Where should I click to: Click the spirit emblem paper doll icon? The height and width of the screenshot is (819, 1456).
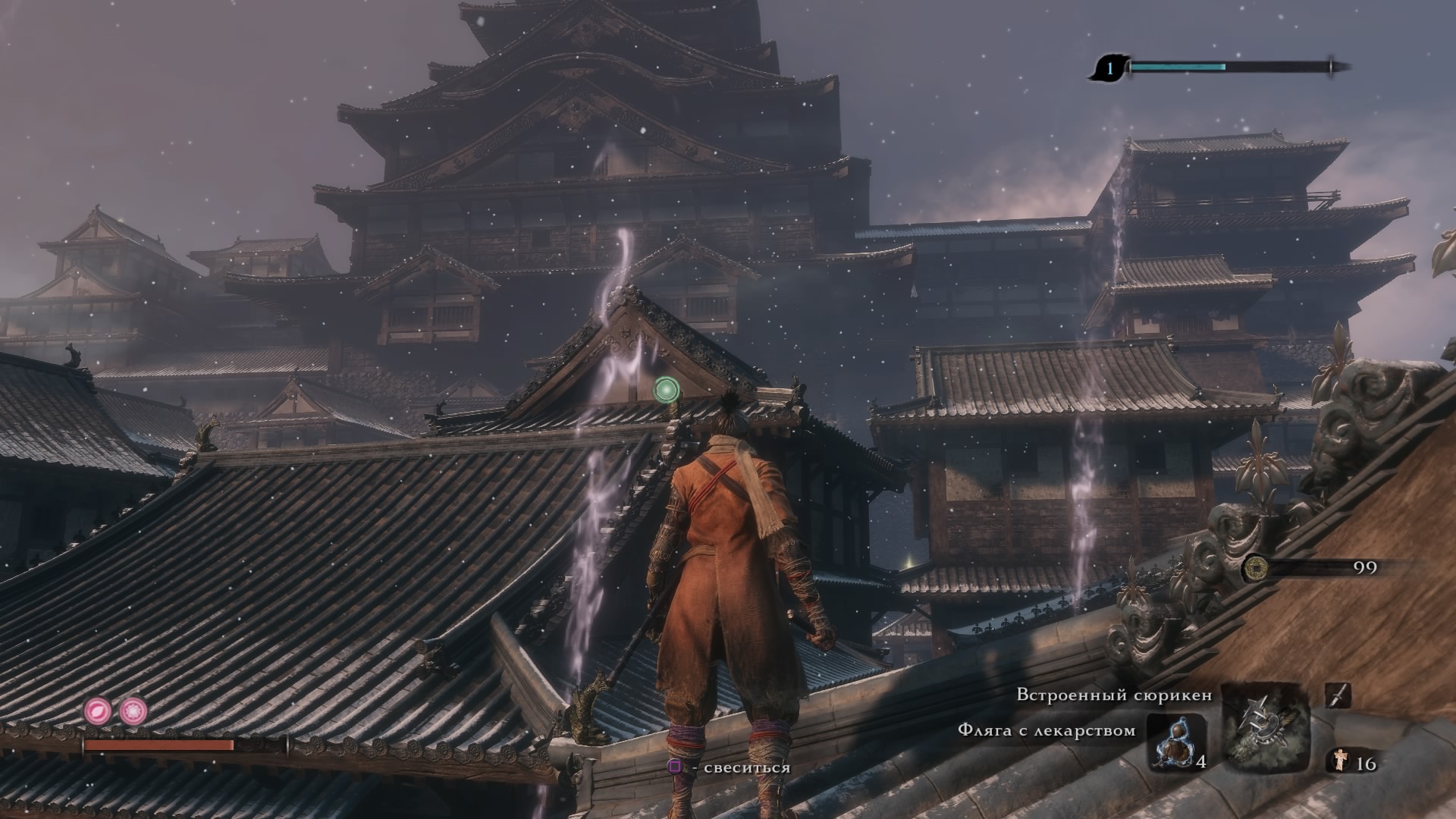pyautogui.click(x=1341, y=761)
